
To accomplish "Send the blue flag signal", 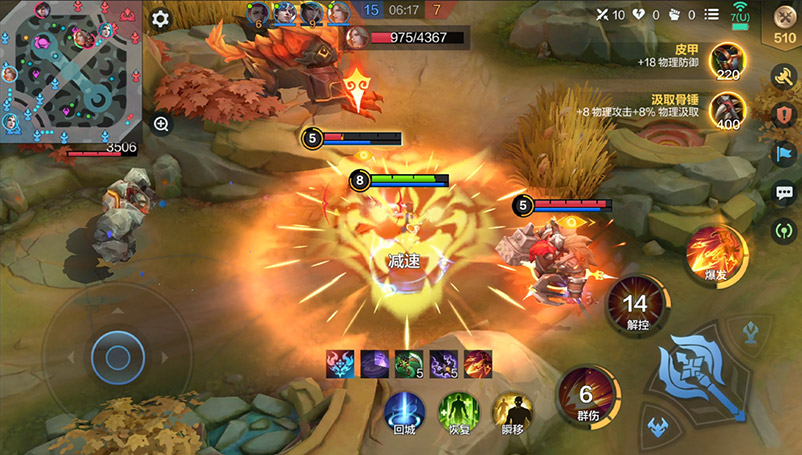I will click(785, 153).
